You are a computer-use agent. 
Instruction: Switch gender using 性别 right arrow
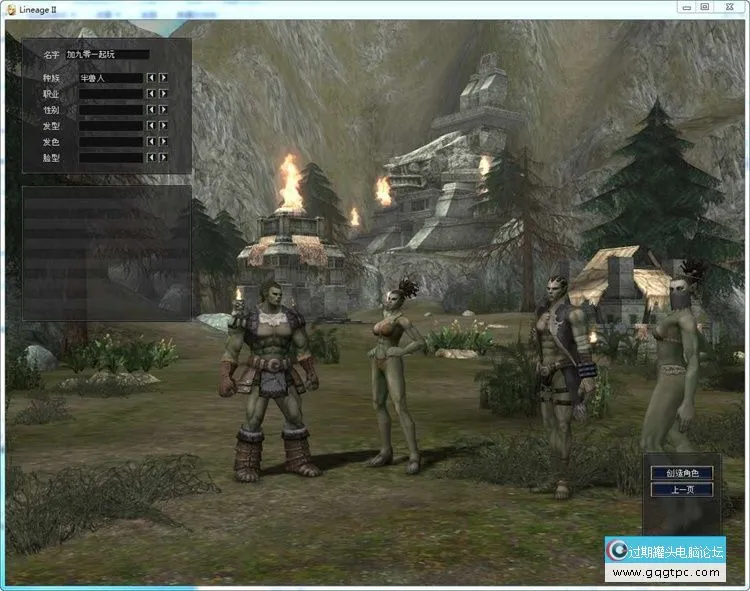163,109
